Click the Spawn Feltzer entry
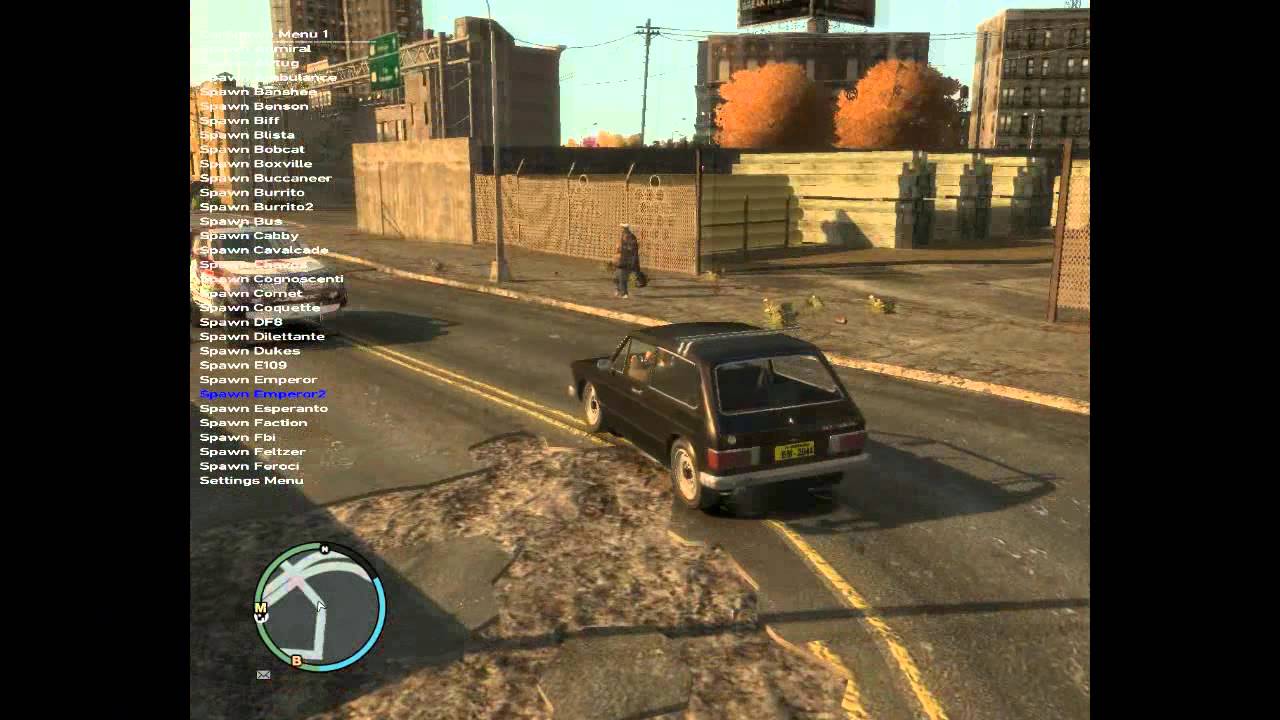 pos(252,452)
